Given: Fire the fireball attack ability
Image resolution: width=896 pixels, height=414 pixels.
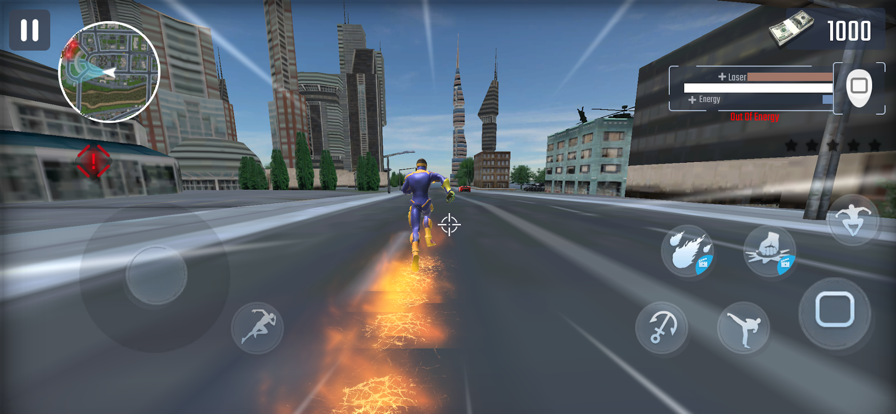Looking at the screenshot, I should point(687,251).
